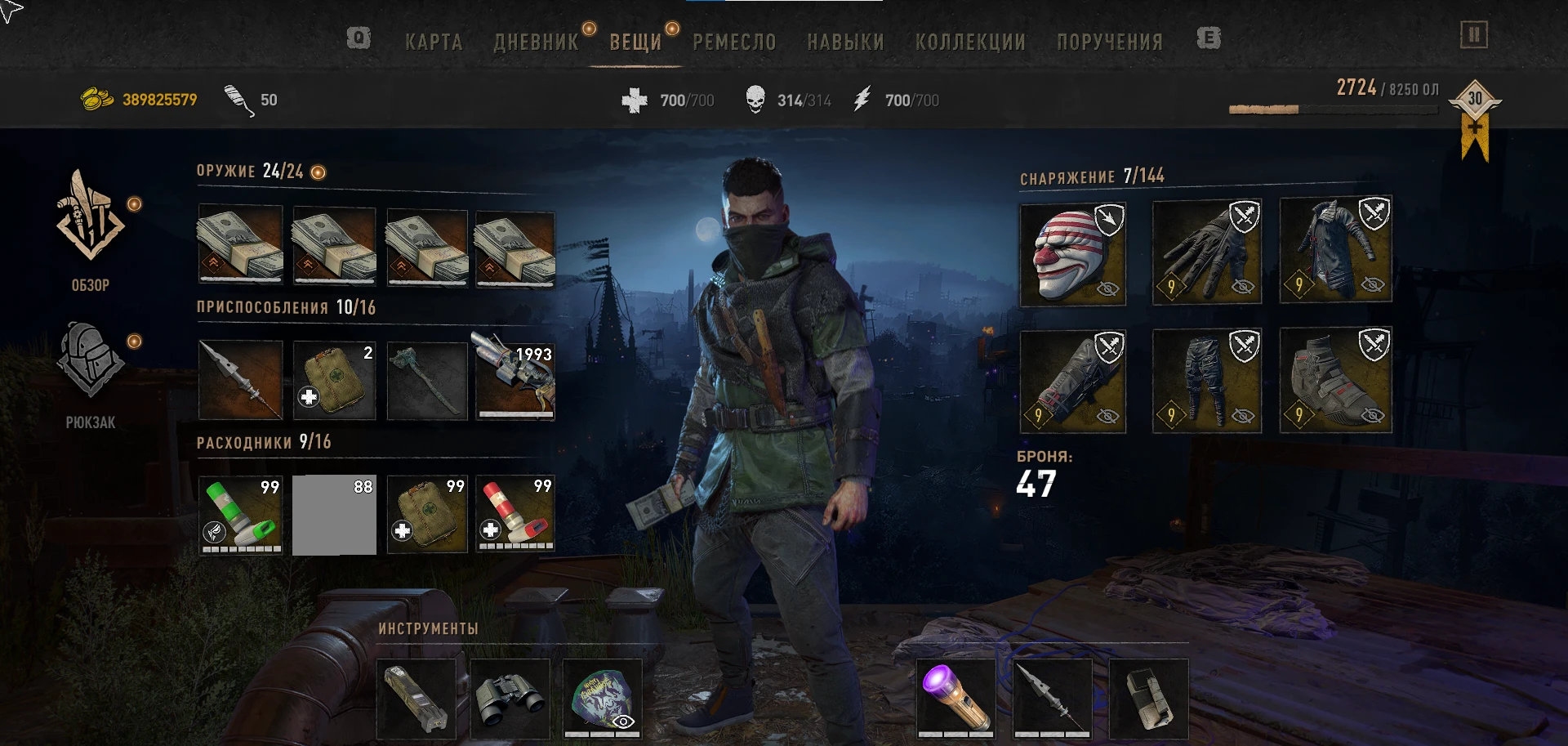The width and height of the screenshot is (1568, 746).
Task: Select the boots equipment slot
Action: (1335, 380)
